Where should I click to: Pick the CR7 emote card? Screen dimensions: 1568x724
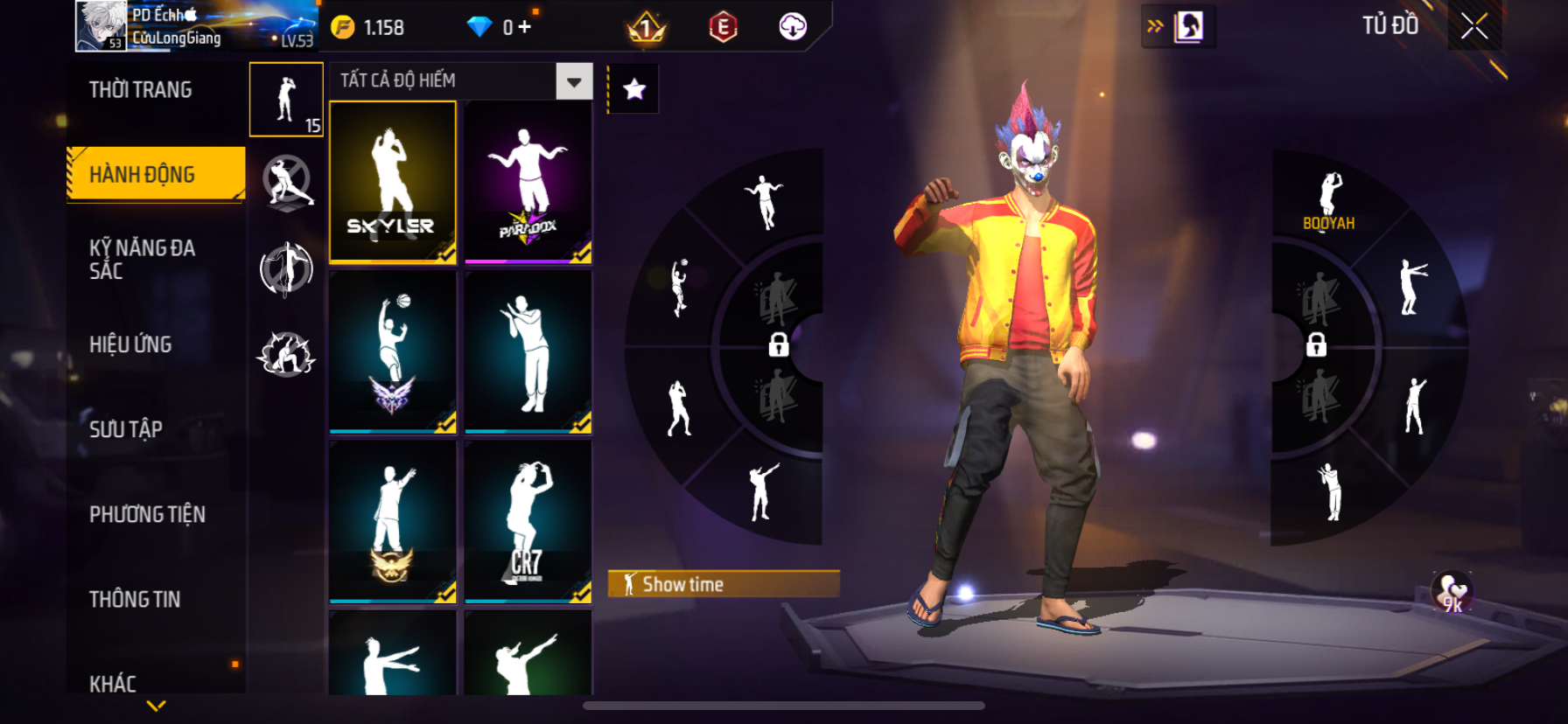(528, 522)
